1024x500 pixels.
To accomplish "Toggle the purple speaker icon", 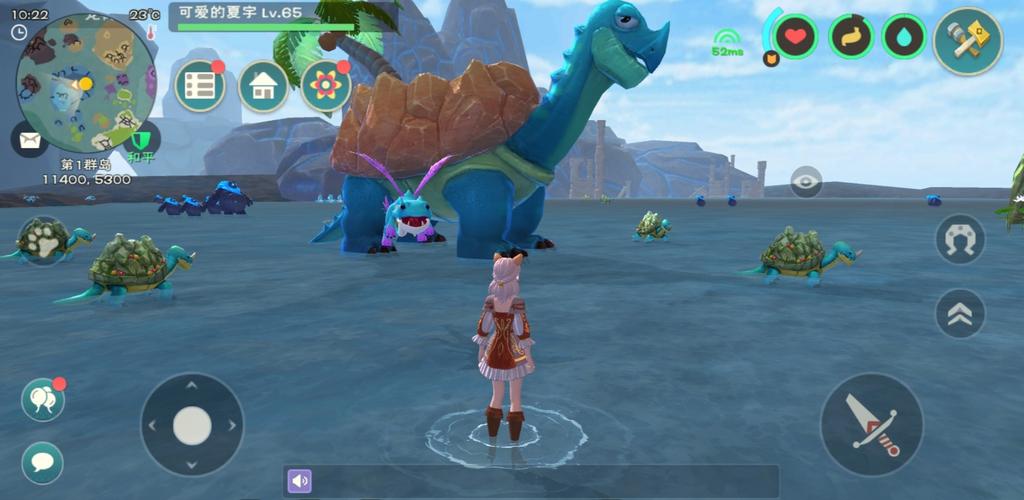I will [300, 481].
